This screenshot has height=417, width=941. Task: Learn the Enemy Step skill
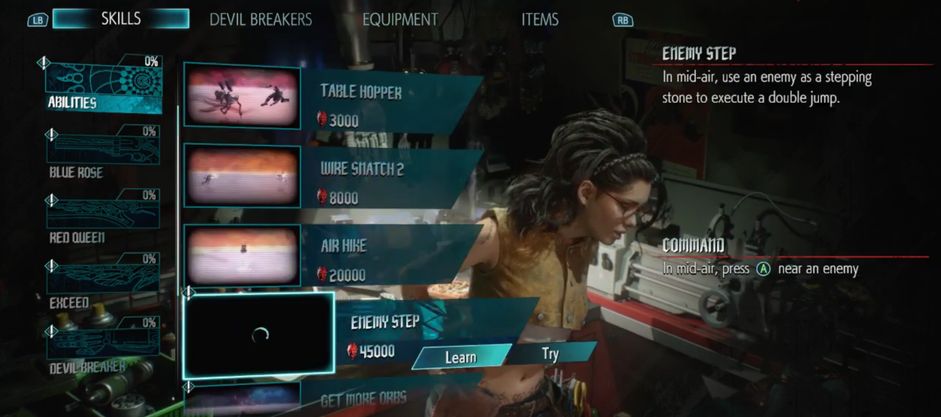(x=461, y=356)
